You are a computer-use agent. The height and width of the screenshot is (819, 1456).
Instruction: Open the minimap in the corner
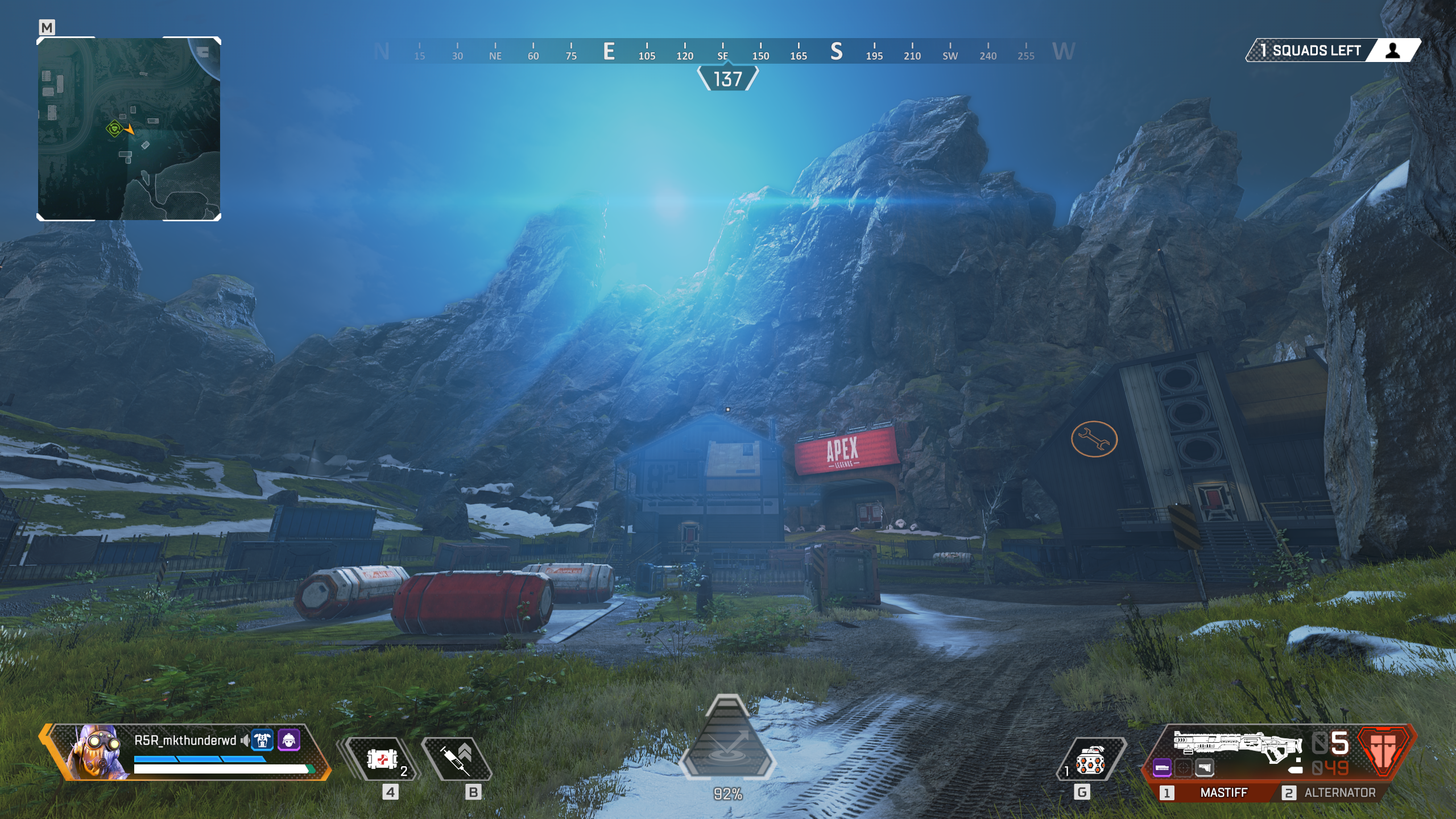coord(129,129)
